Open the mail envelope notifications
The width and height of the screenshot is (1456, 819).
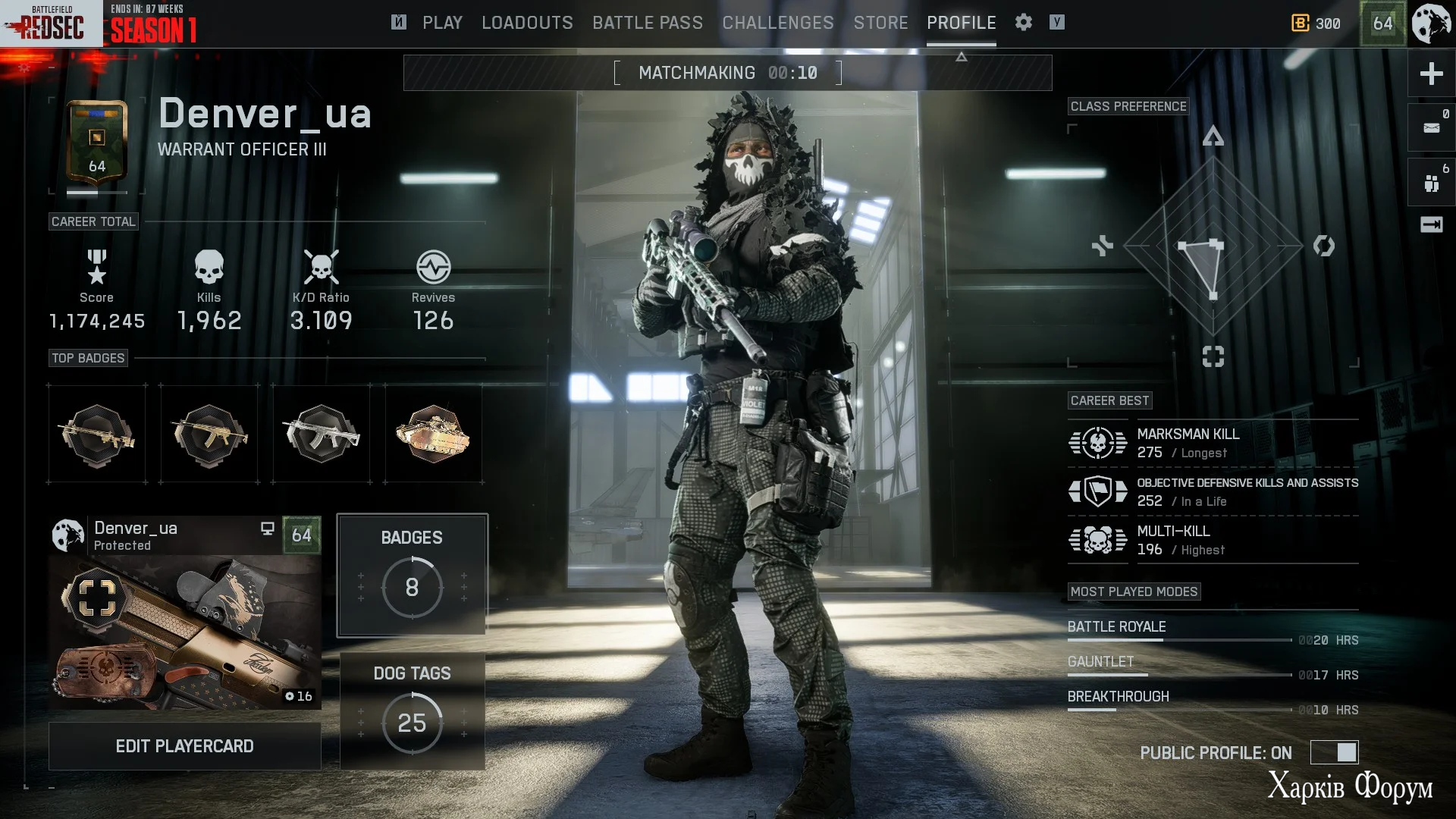click(1431, 127)
